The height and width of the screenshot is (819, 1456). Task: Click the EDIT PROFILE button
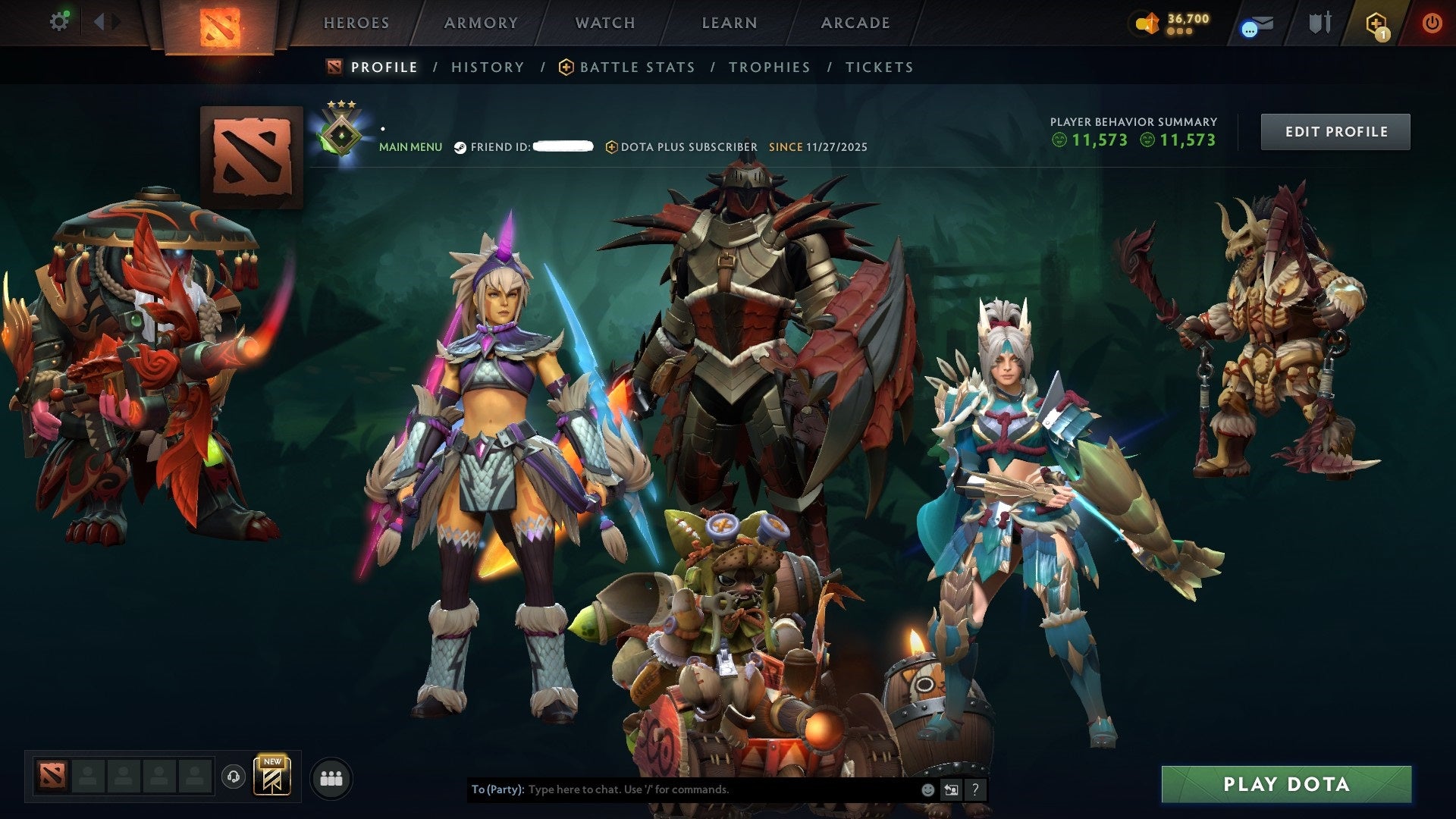click(x=1335, y=131)
